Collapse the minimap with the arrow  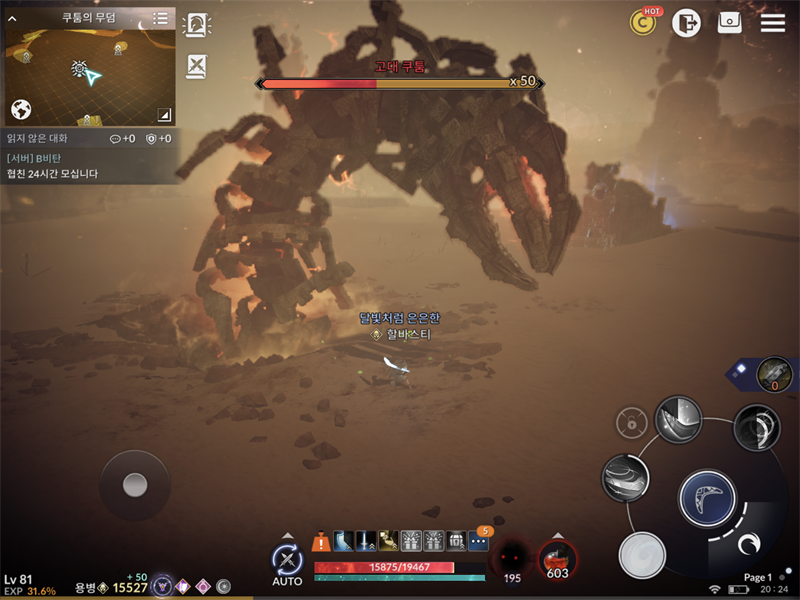pos(164,114)
